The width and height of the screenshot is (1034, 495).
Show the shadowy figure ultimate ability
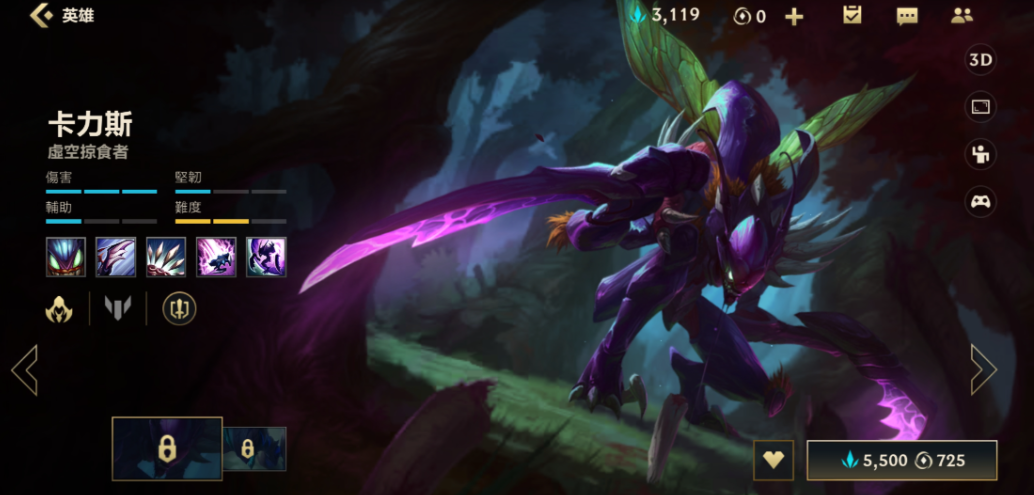click(x=266, y=257)
